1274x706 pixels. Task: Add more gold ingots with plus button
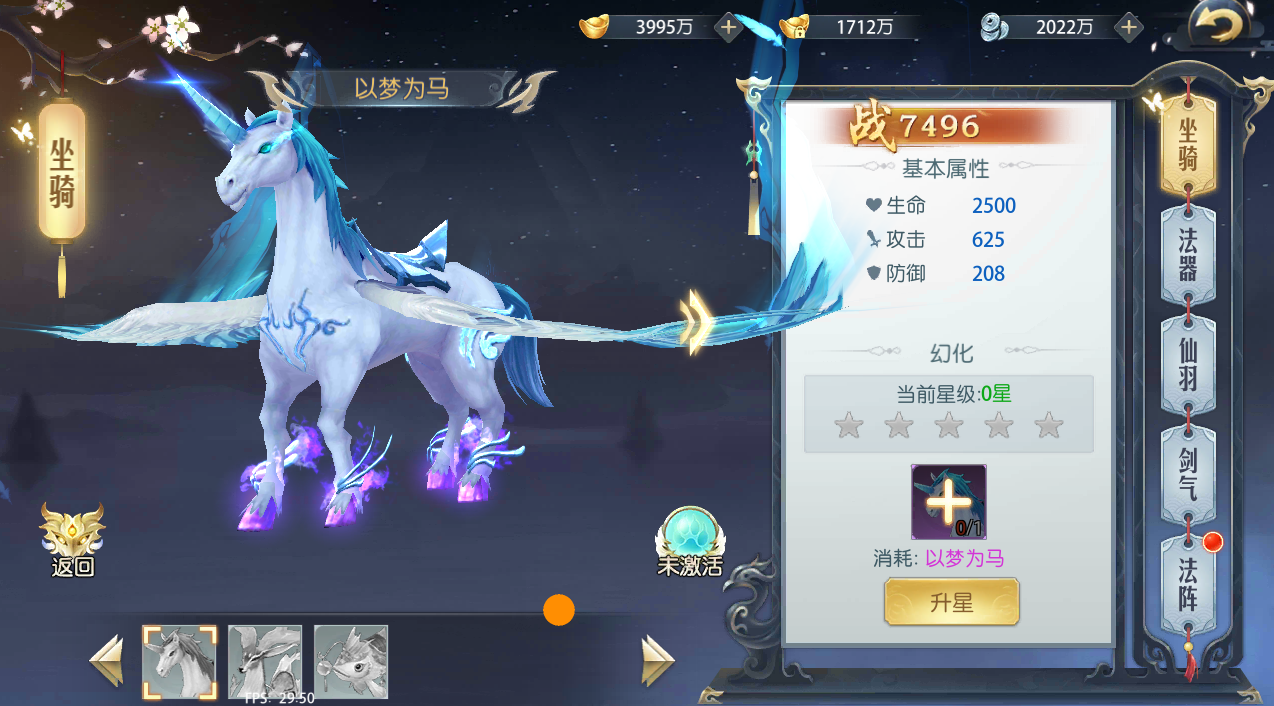729,27
